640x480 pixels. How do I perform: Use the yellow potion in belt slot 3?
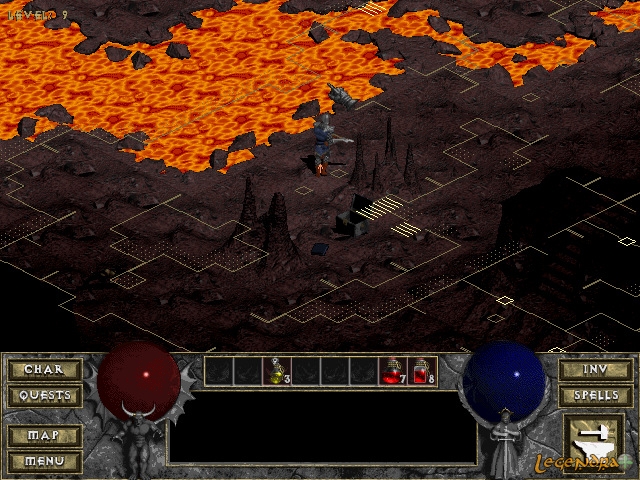point(276,372)
